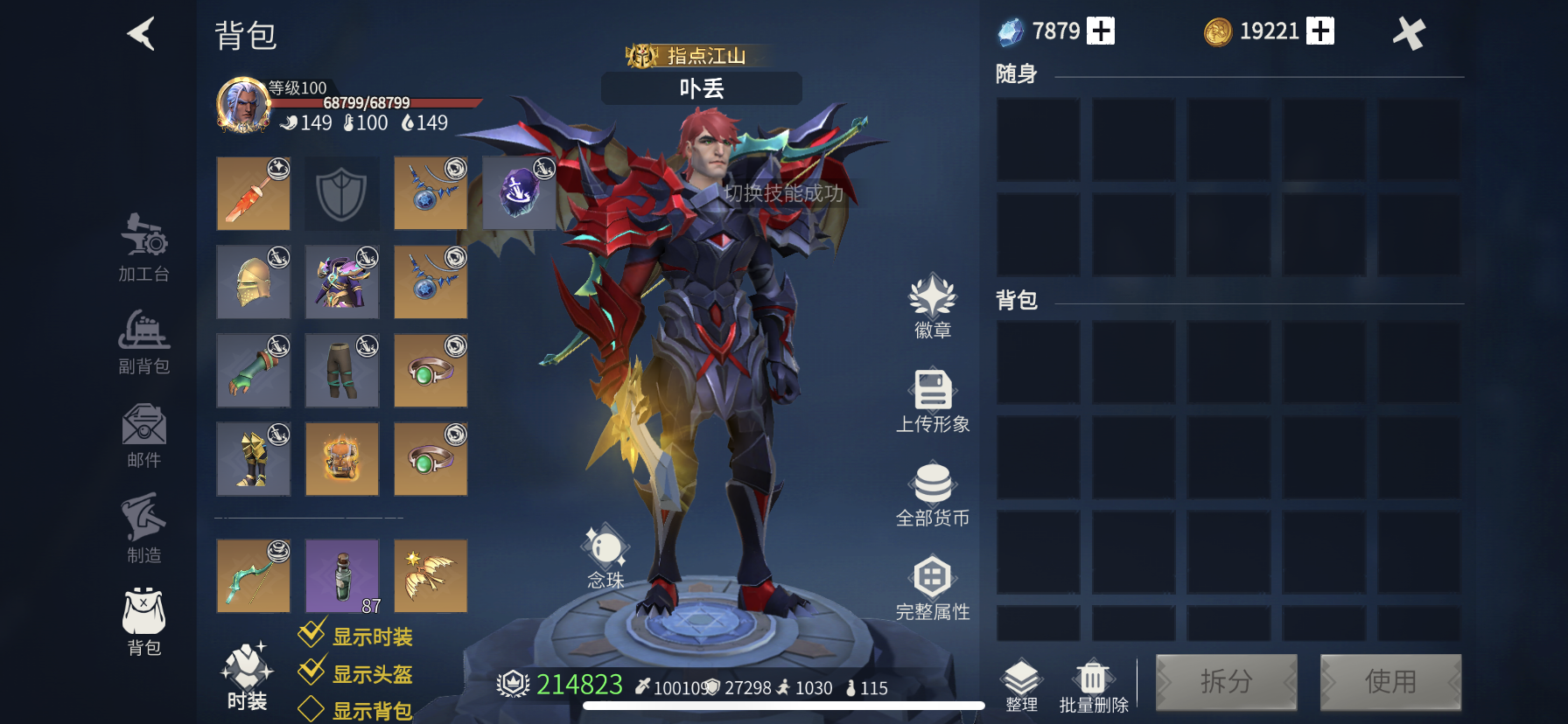This screenshot has width=1568, height=724.
Task: Toggle the 显示头盔 helmet display
Action: click(312, 672)
